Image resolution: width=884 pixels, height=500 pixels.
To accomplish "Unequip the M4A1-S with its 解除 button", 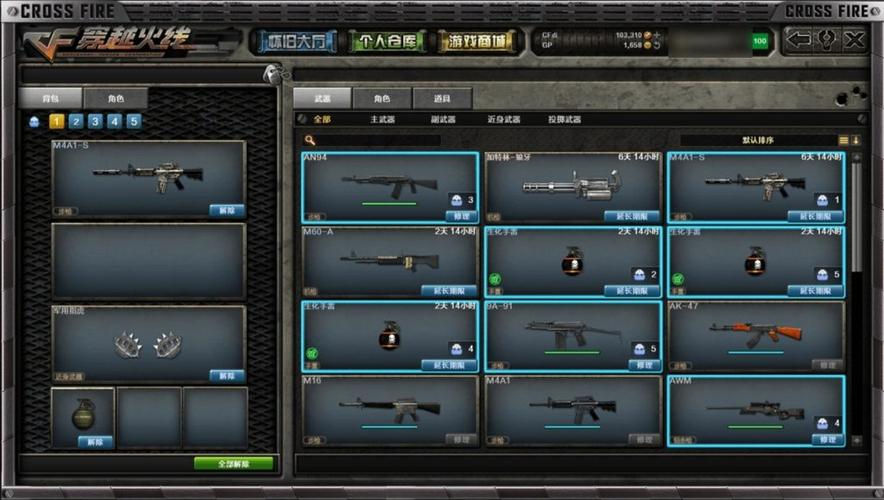I will [x=227, y=211].
